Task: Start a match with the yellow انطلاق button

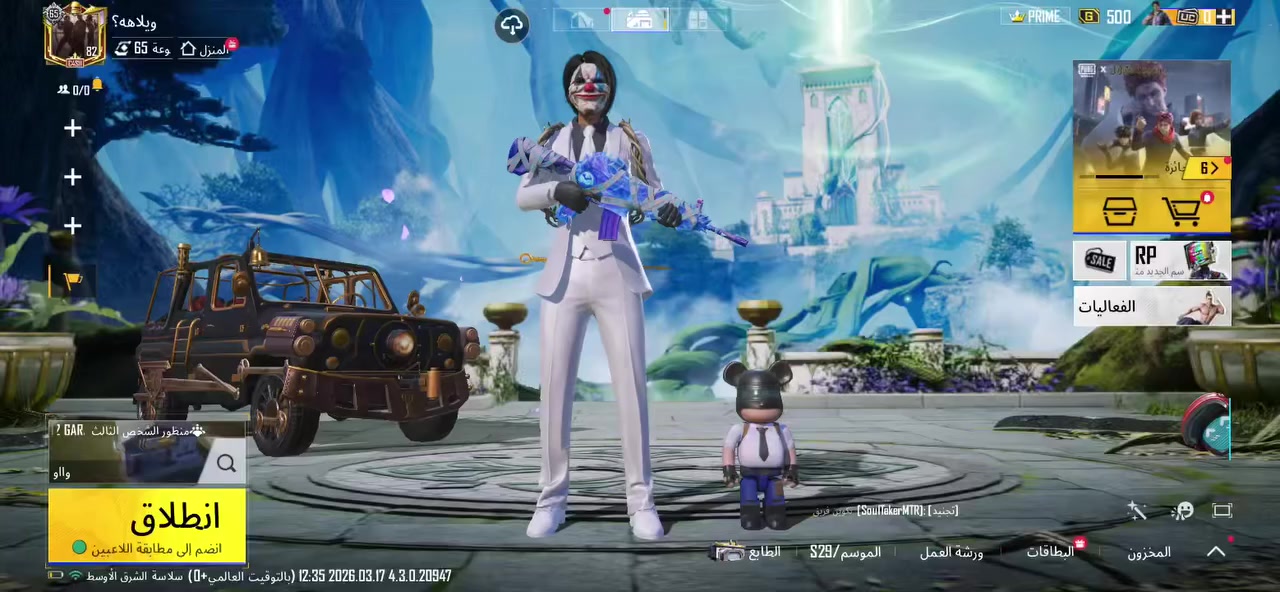Action: [x=147, y=524]
